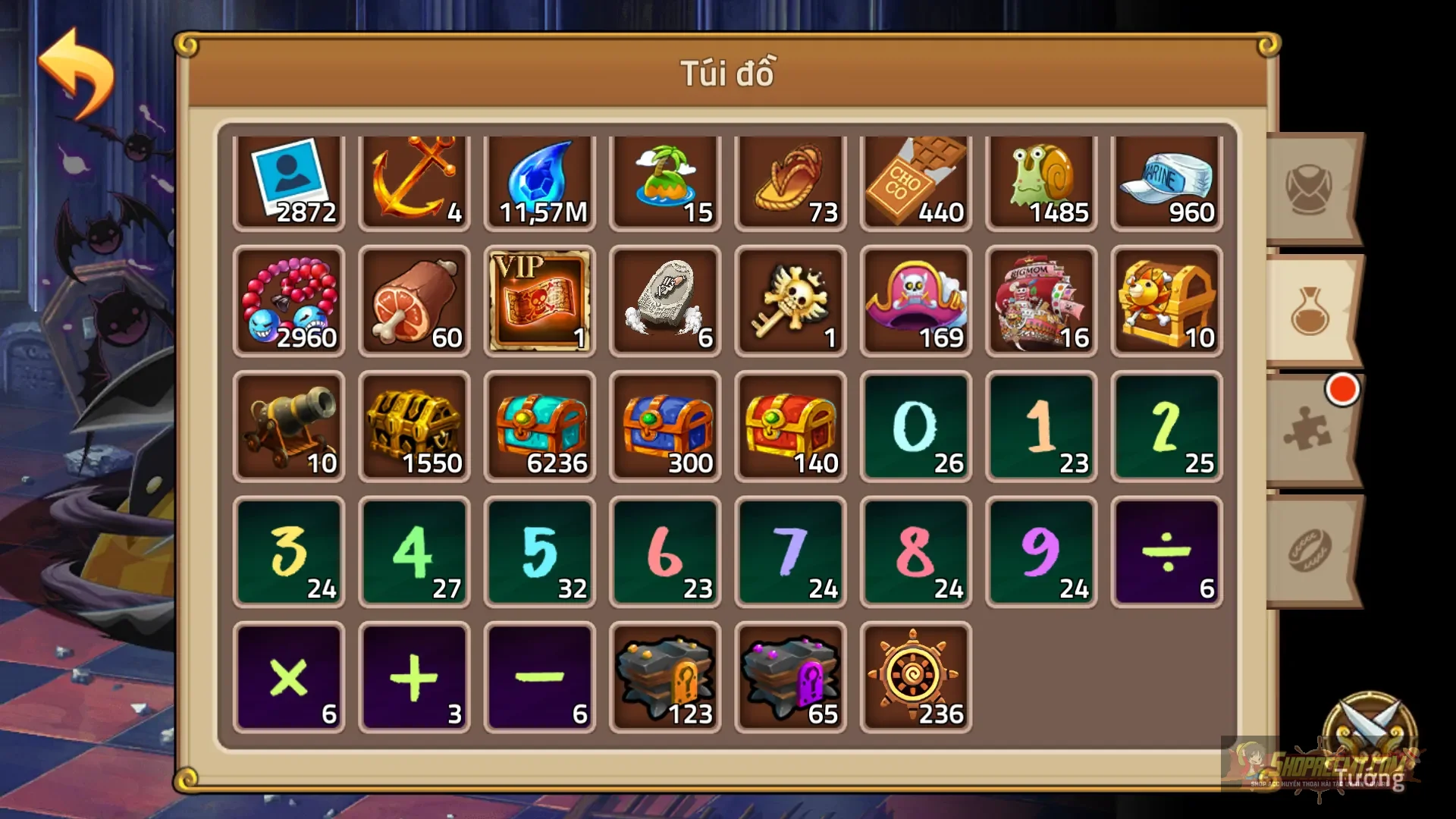
Task: Open the Big Mom pirate ship item
Action: click(x=1041, y=302)
